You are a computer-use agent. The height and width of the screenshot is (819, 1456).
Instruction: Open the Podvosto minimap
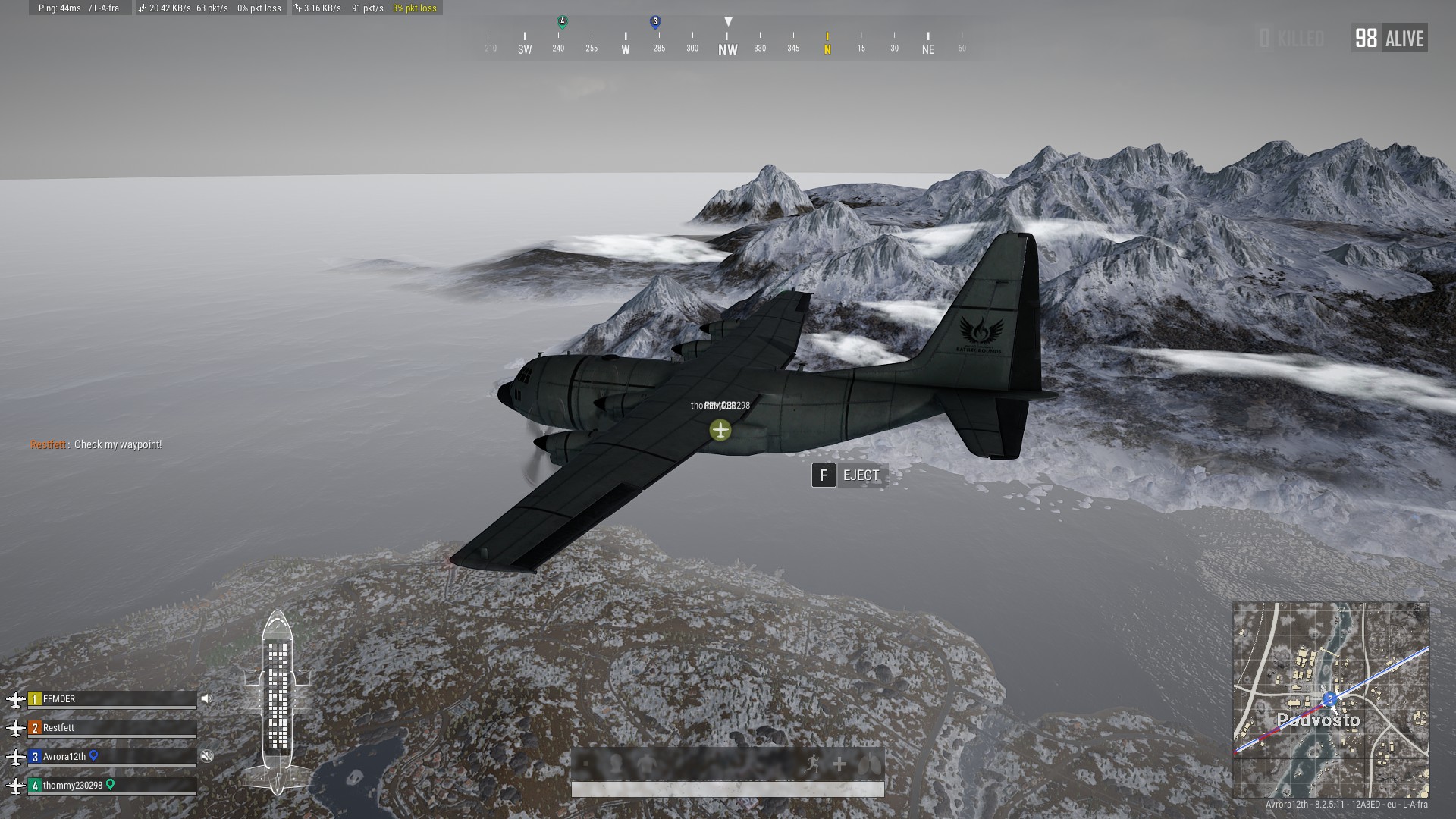1331,699
